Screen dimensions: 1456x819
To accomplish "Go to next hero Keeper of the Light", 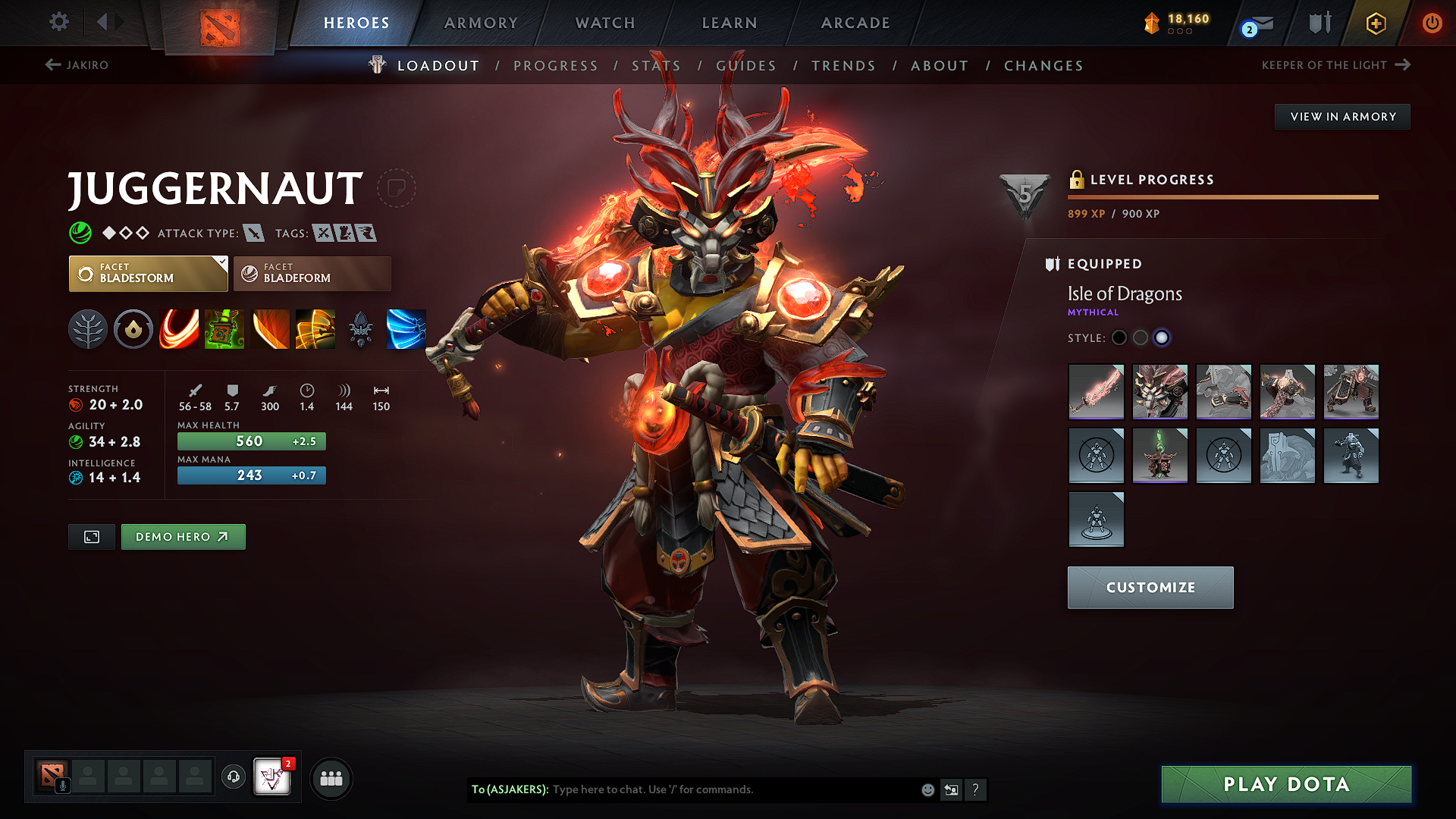I will (x=1335, y=65).
